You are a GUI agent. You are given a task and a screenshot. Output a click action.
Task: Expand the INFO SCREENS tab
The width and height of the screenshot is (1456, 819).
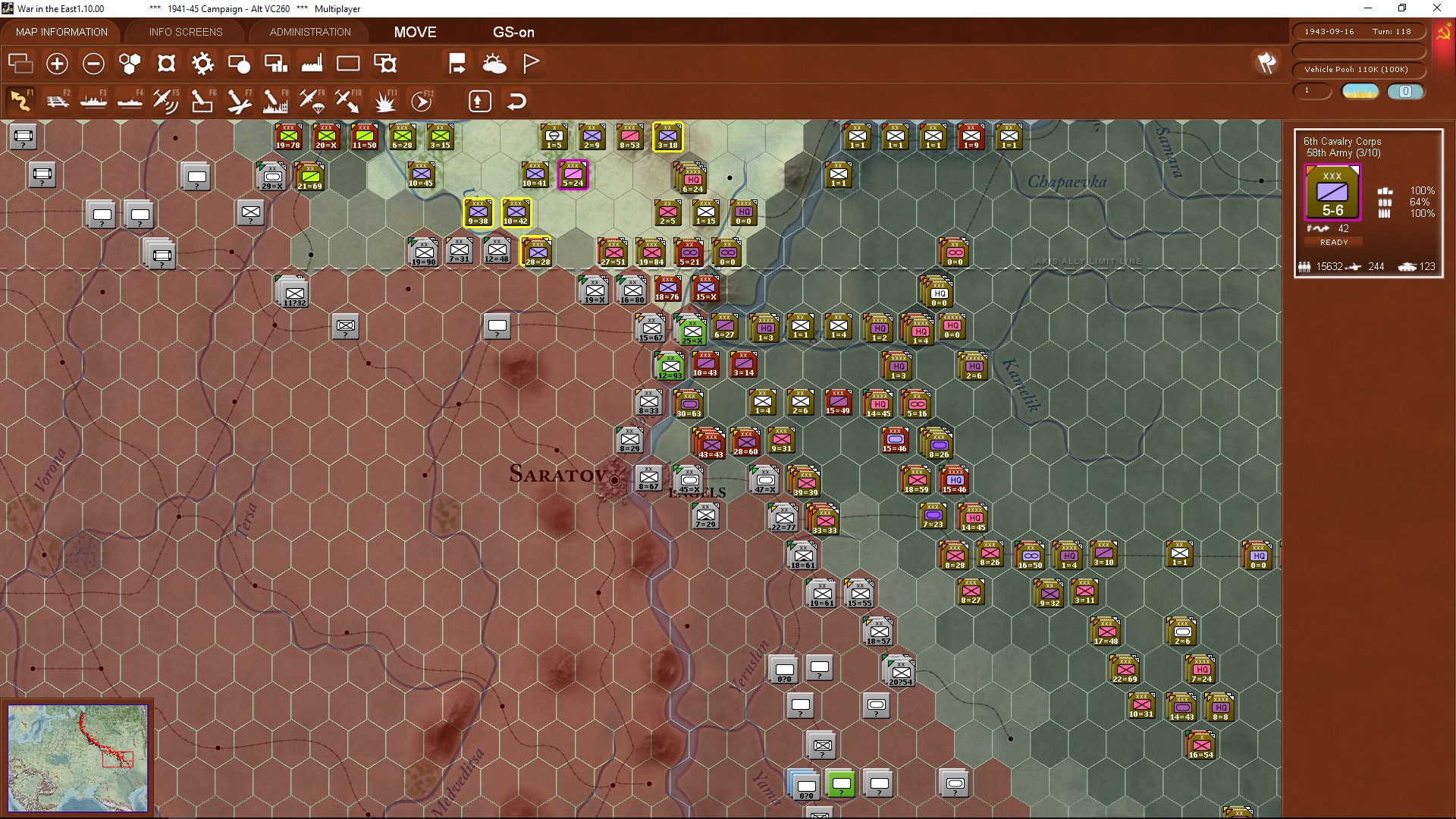click(185, 32)
